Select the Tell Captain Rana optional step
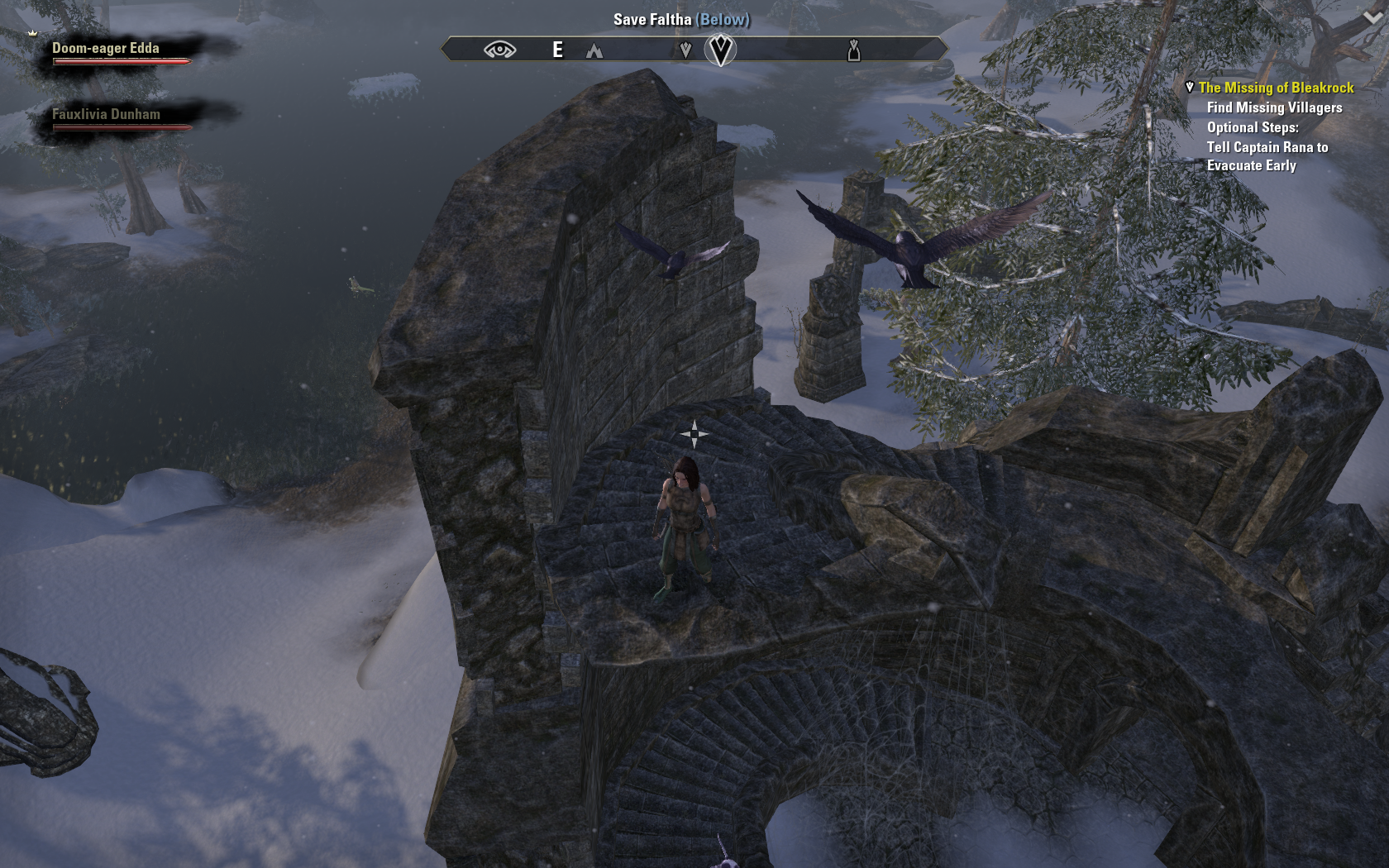The image size is (1389, 868). tap(1267, 156)
